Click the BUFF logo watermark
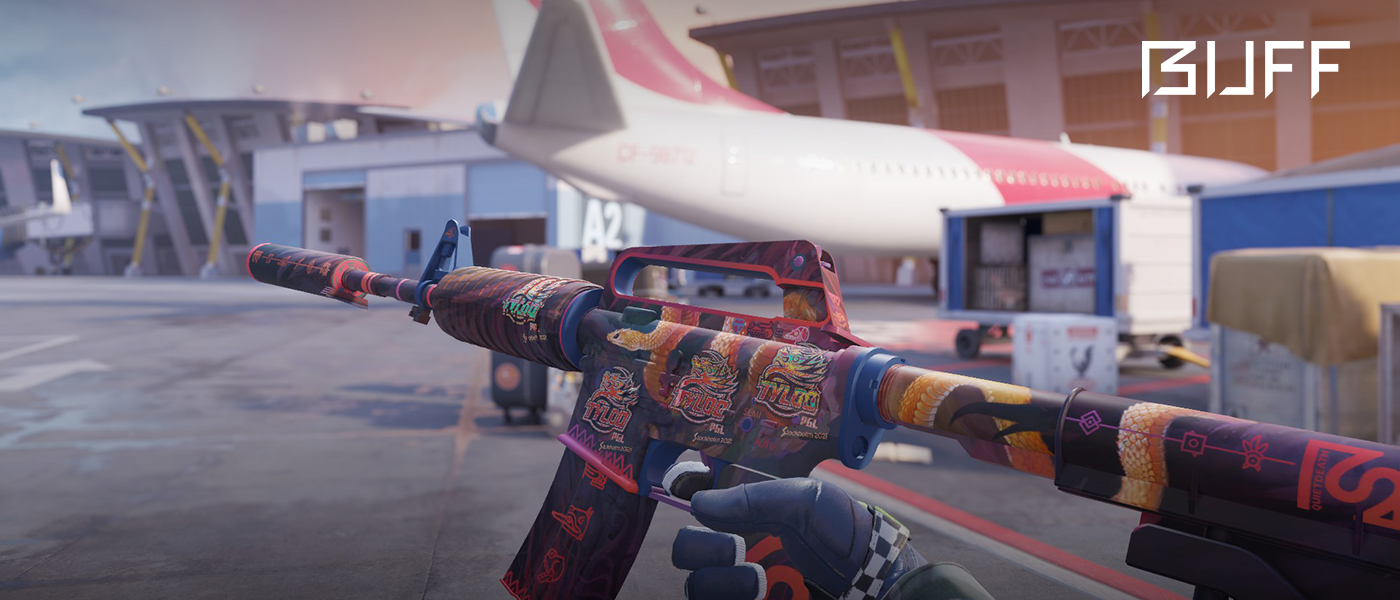 (1245, 69)
